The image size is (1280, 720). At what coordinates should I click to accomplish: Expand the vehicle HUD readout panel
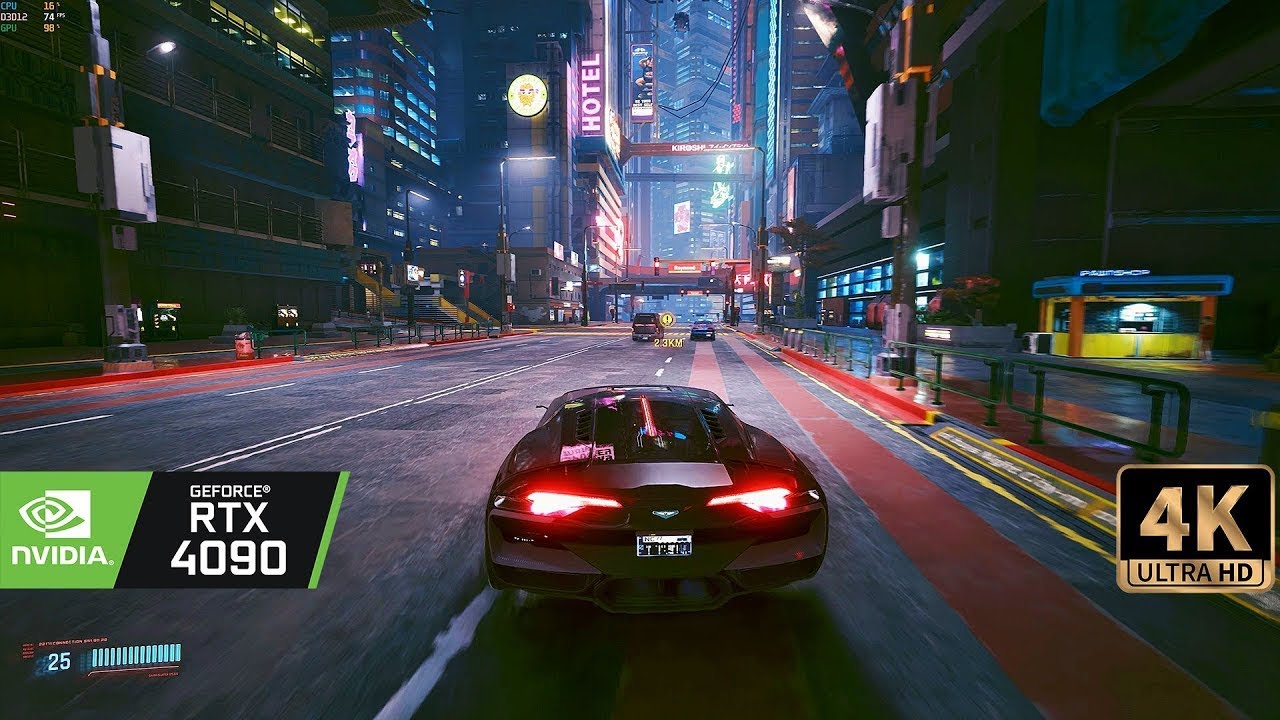click(x=100, y=660)
